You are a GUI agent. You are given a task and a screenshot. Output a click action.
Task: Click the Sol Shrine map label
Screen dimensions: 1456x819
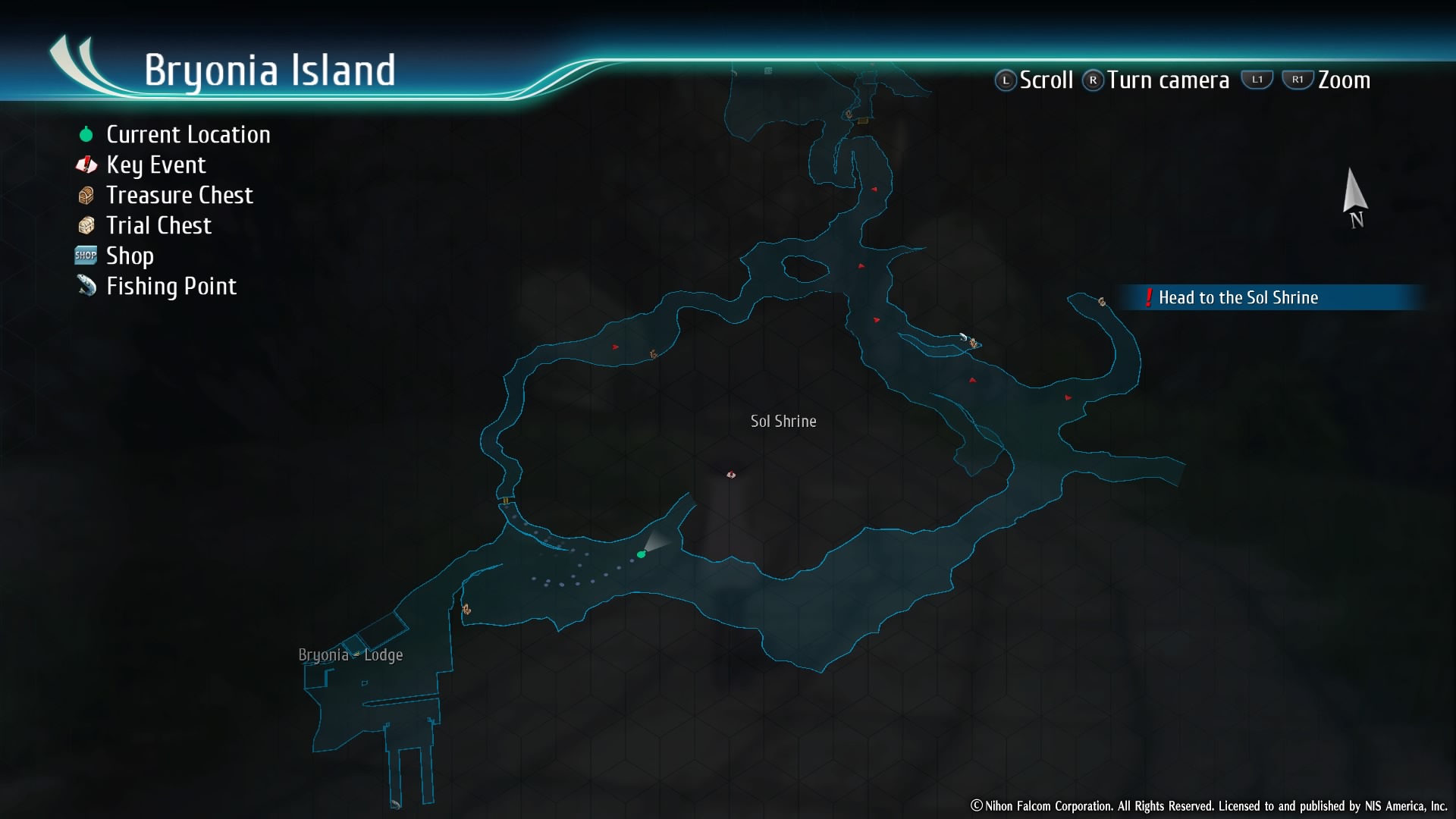point(783,421)
